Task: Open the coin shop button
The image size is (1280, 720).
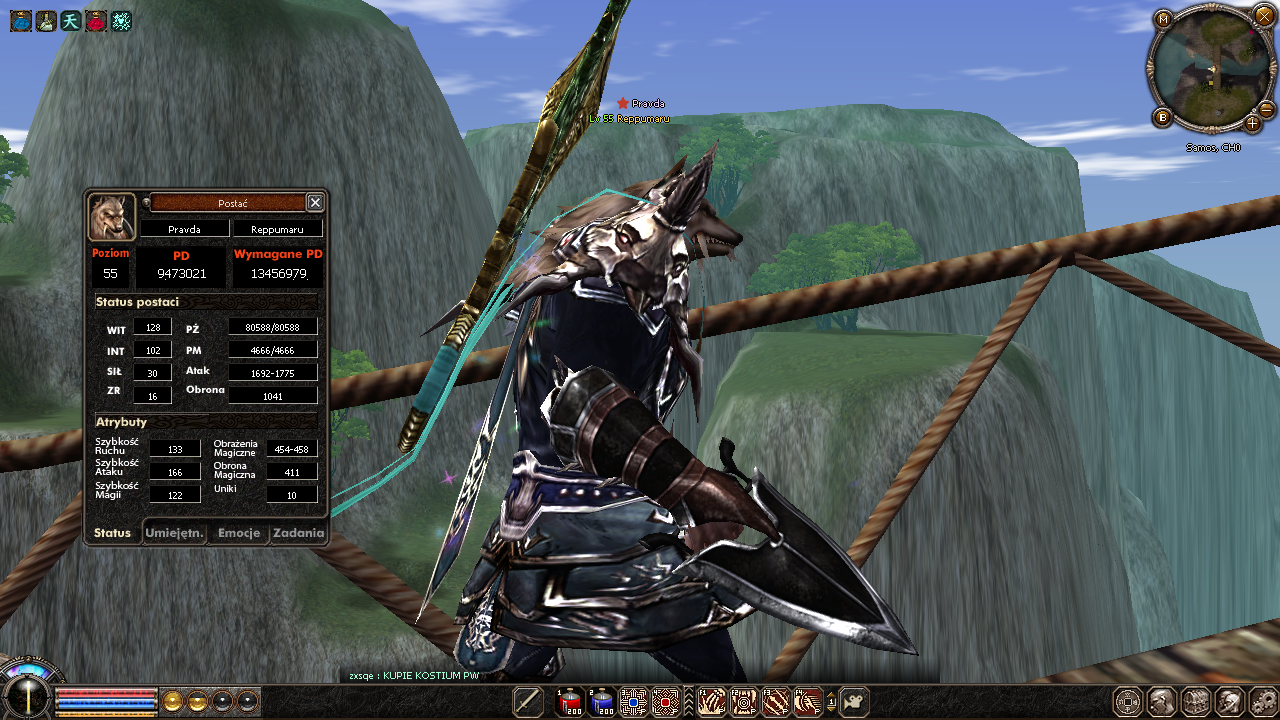Action: [1128, 702]
